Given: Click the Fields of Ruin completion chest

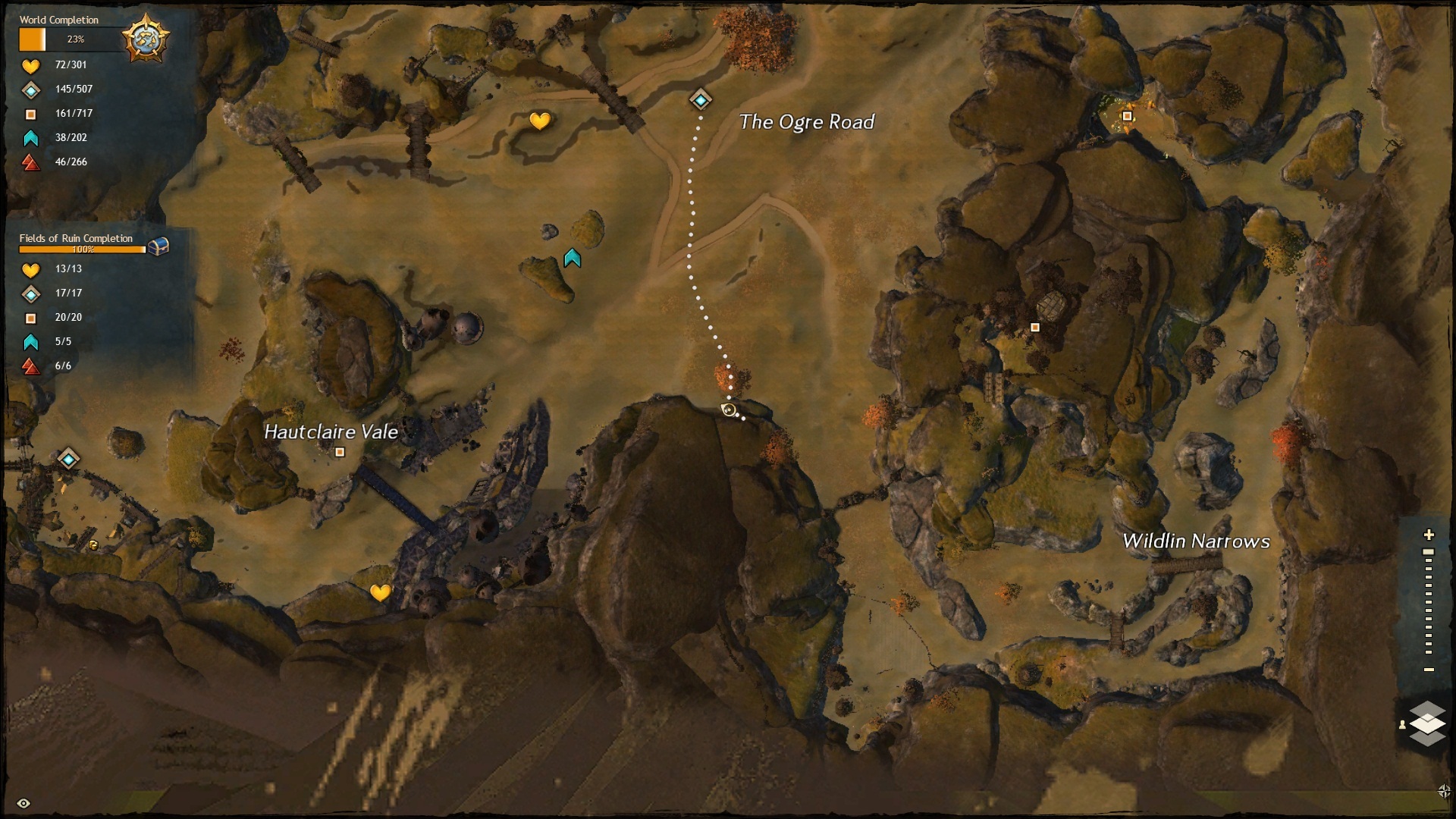Looking at the screenshot, I should pyautogui.click(x=158, y=246).
